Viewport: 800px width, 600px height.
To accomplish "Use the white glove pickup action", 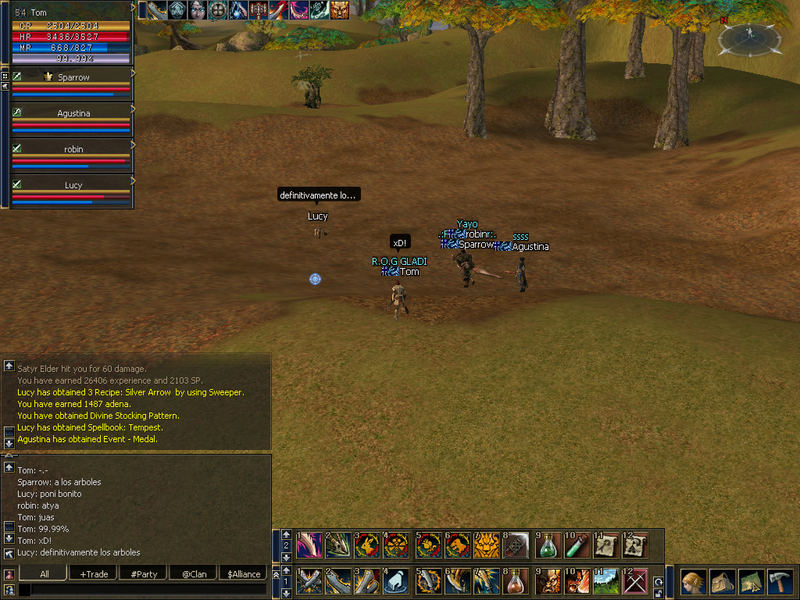I will [x=396, y=581].
